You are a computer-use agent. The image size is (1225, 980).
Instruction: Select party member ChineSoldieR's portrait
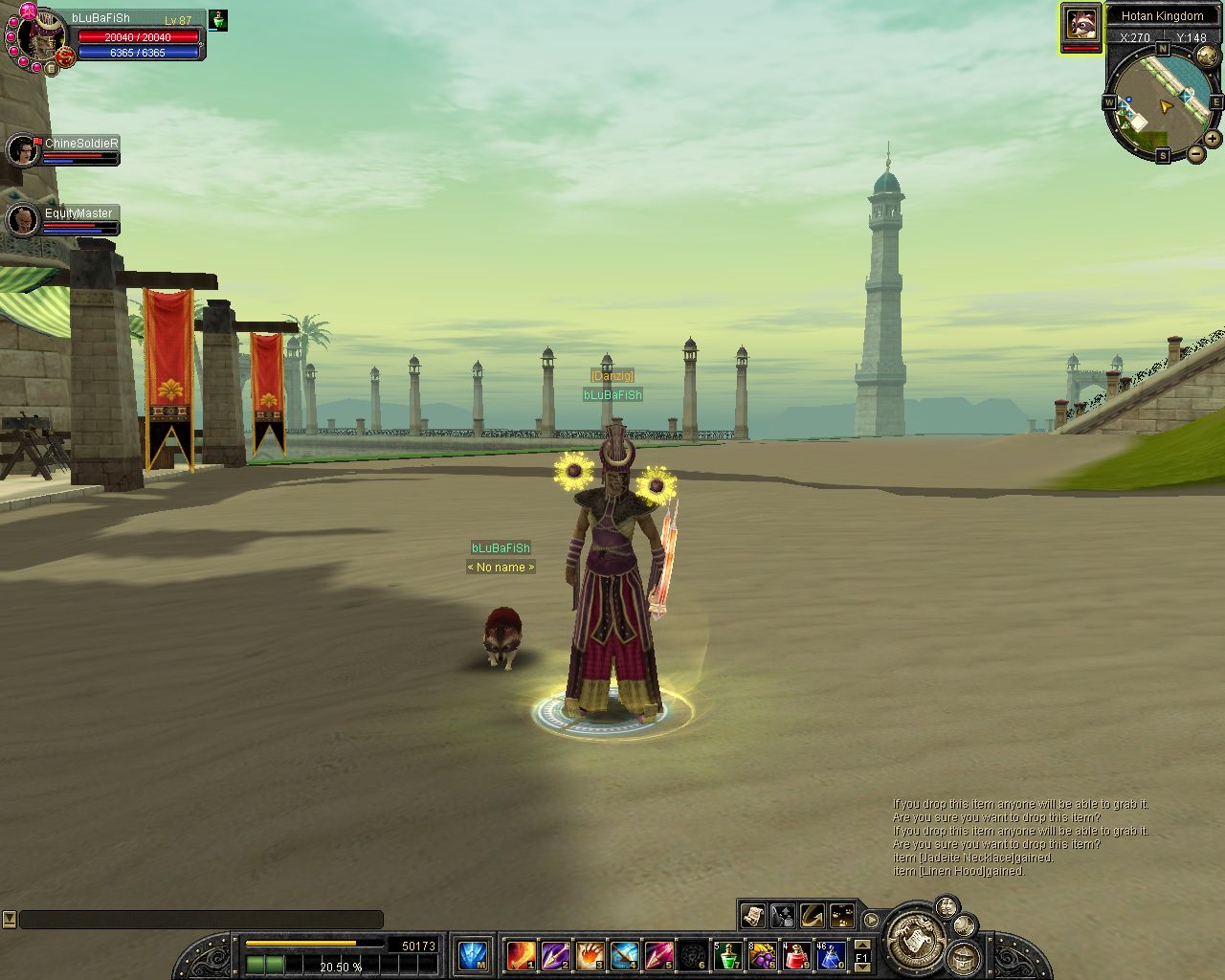[x=23, y=150]
